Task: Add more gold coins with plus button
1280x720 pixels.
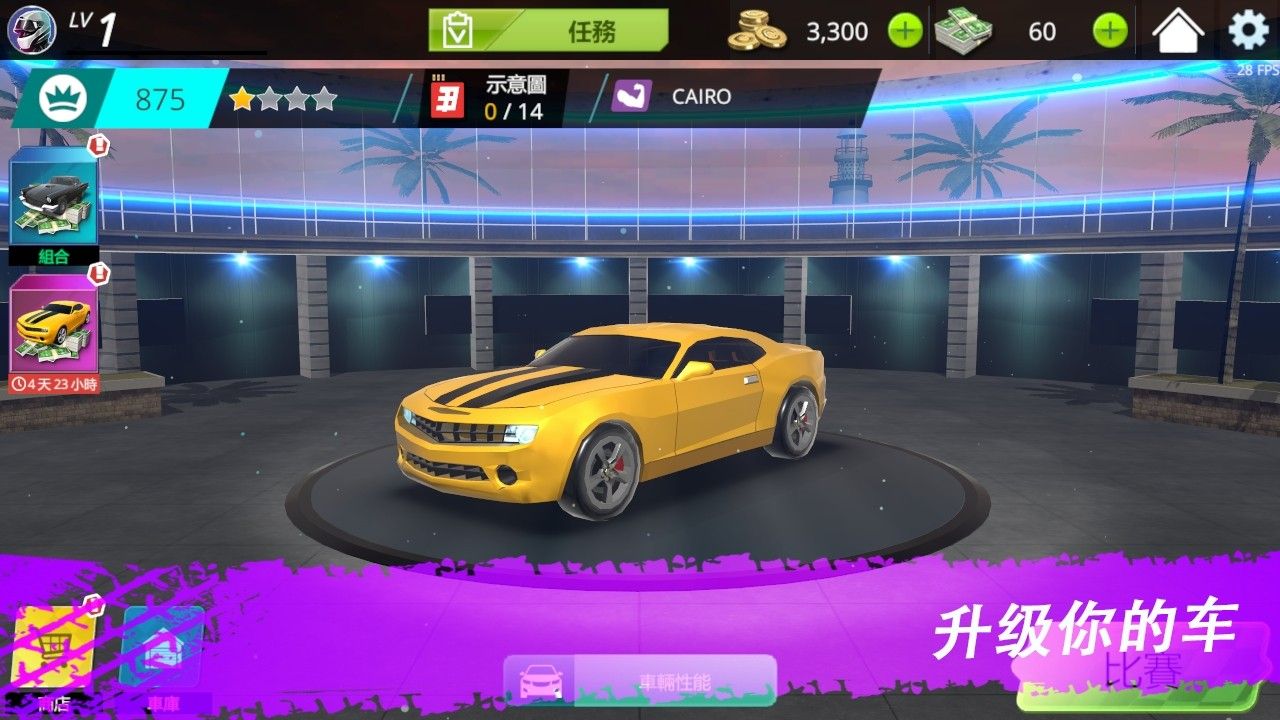Action: (905, 31)
